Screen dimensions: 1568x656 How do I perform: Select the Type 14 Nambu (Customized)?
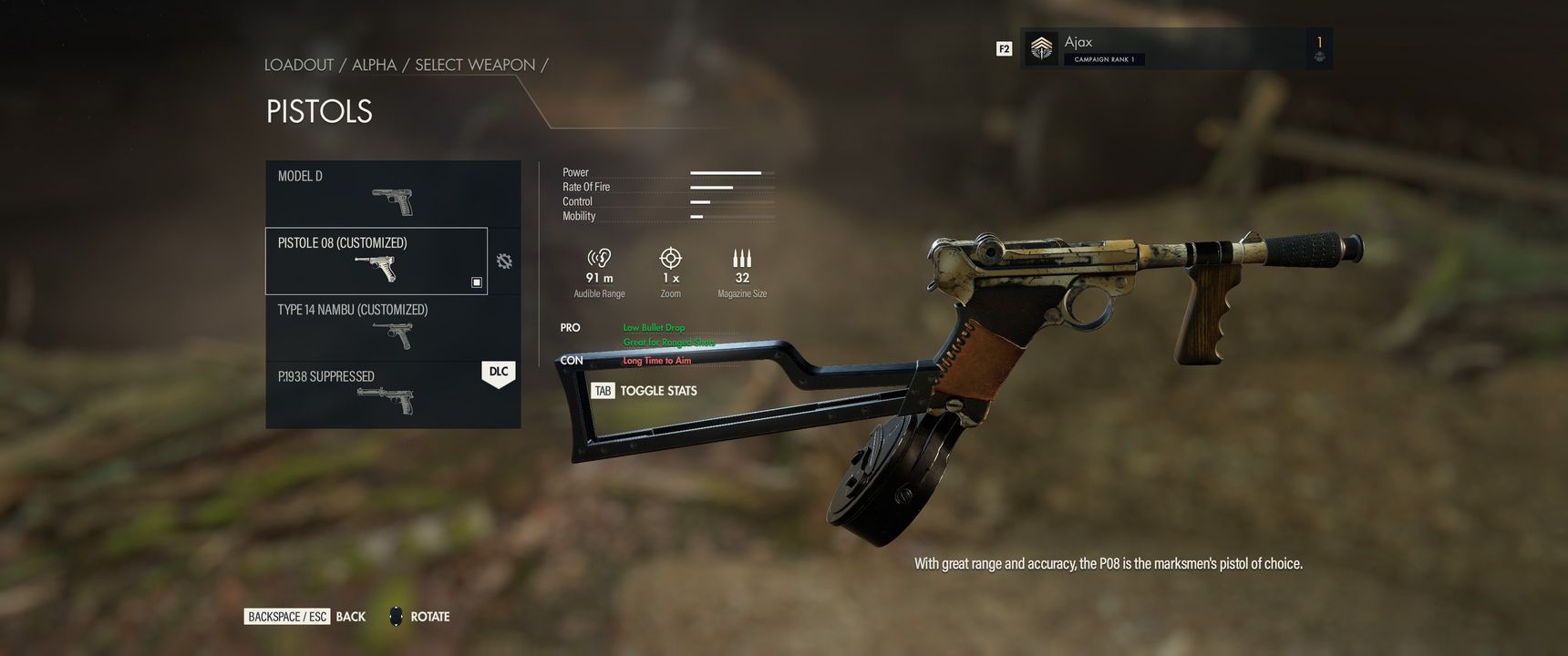click(393, 328)
